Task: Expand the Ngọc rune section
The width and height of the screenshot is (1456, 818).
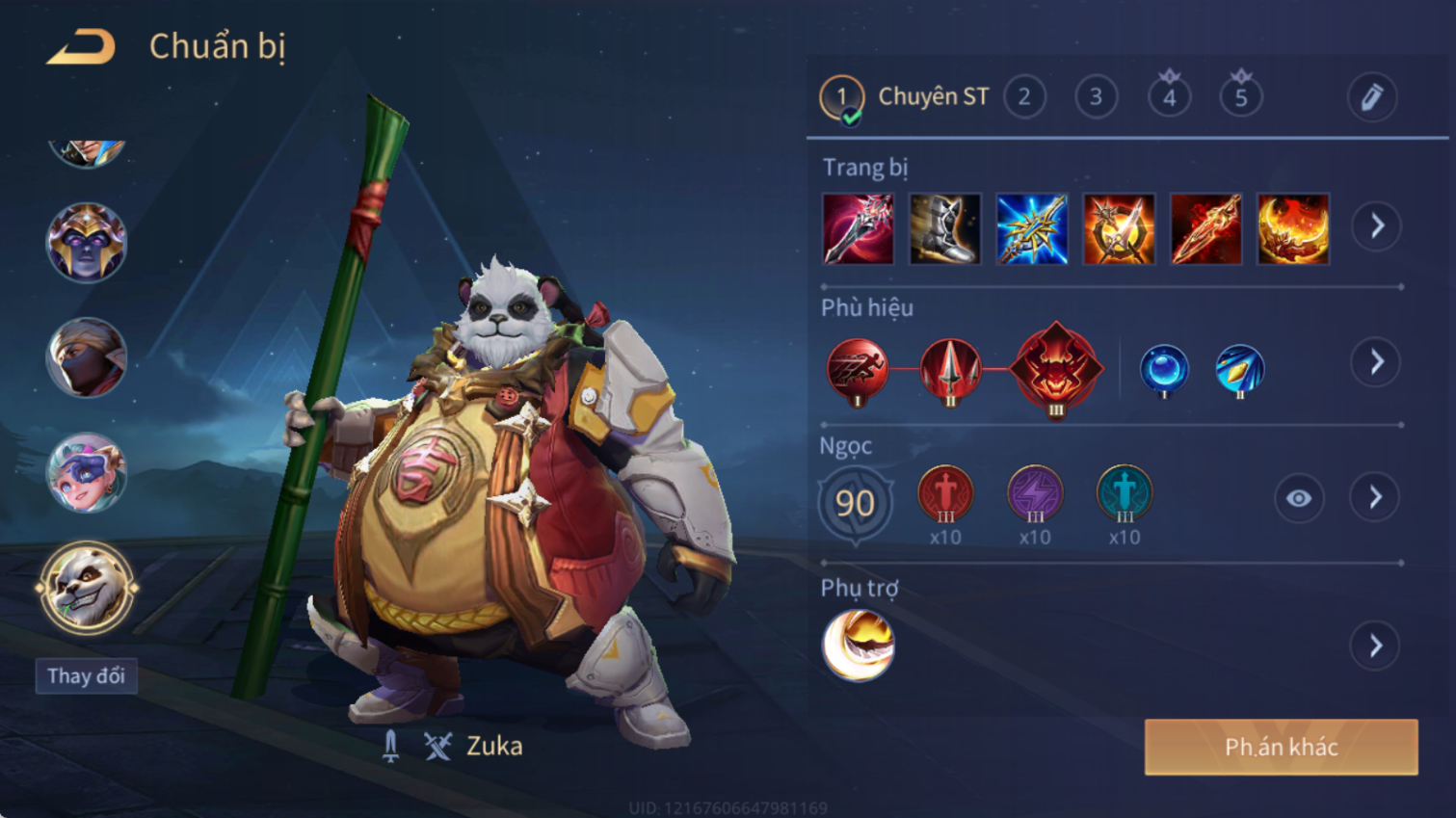Action: (x=1376, y=498)
